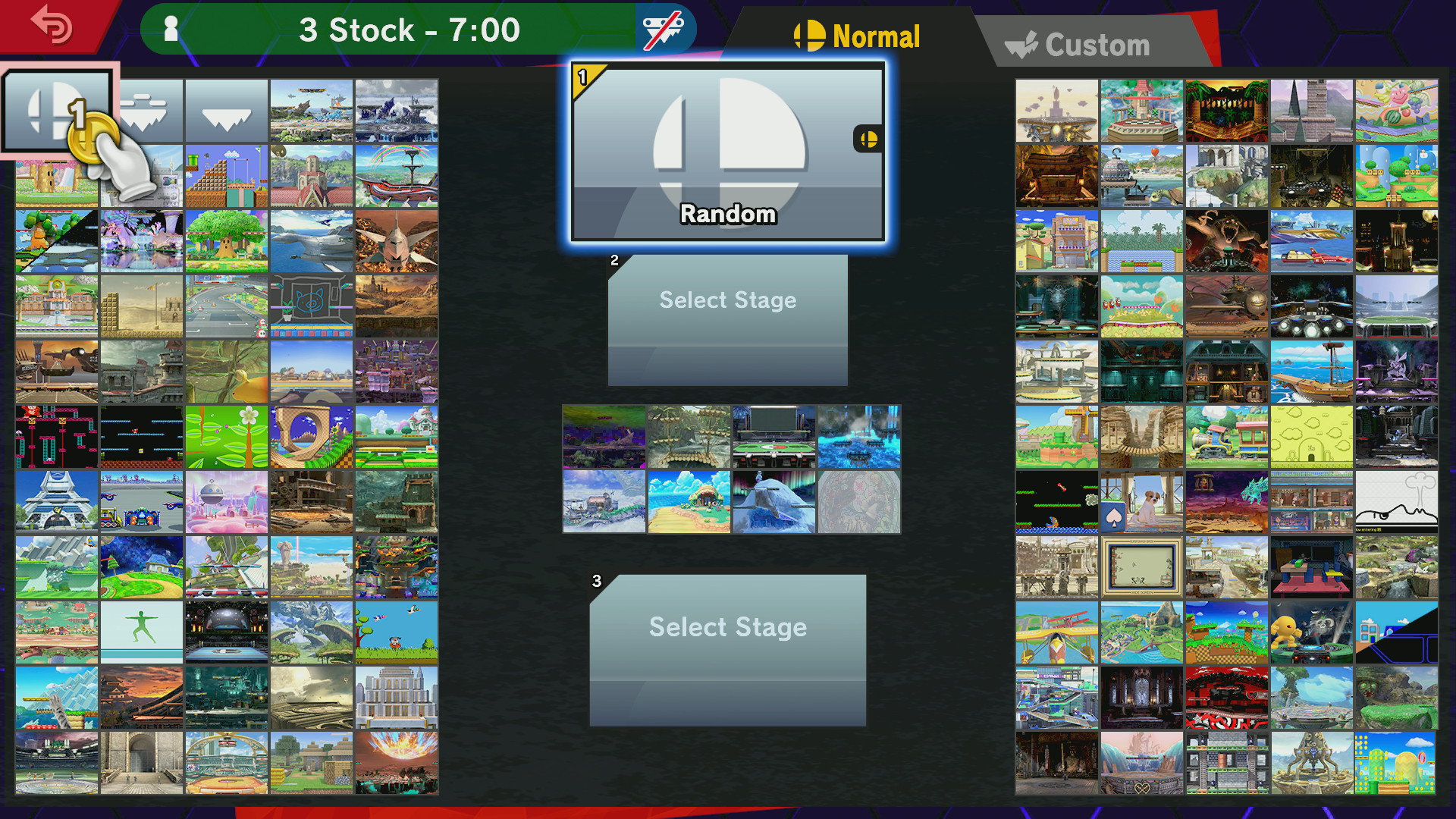1456x819 pixels.
Task: Open the 3 Stock - 7:00 rules banner
Action: click(409, 29)
